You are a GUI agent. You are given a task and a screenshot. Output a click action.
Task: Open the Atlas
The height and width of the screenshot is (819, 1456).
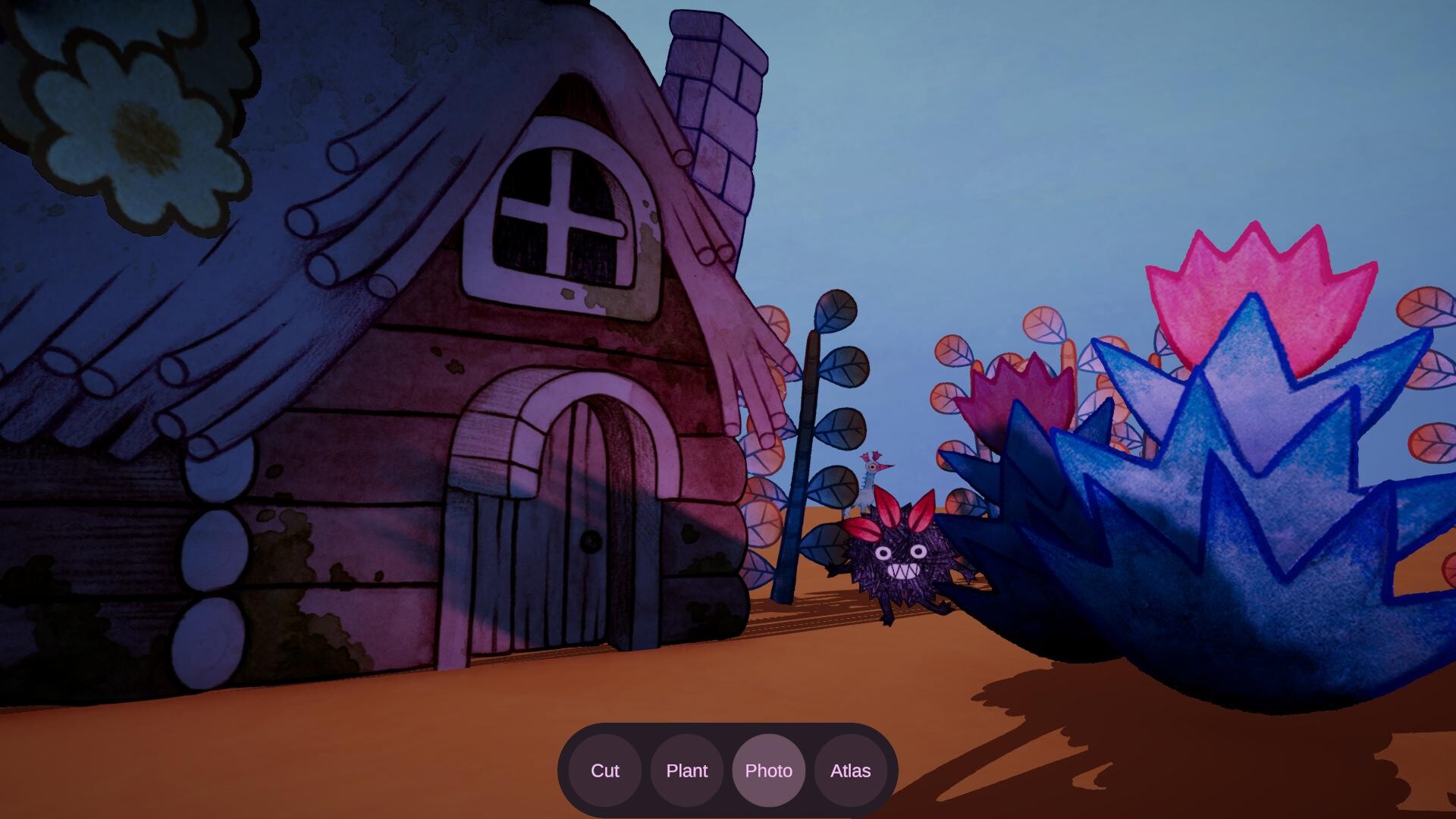[x=850, y=770]
